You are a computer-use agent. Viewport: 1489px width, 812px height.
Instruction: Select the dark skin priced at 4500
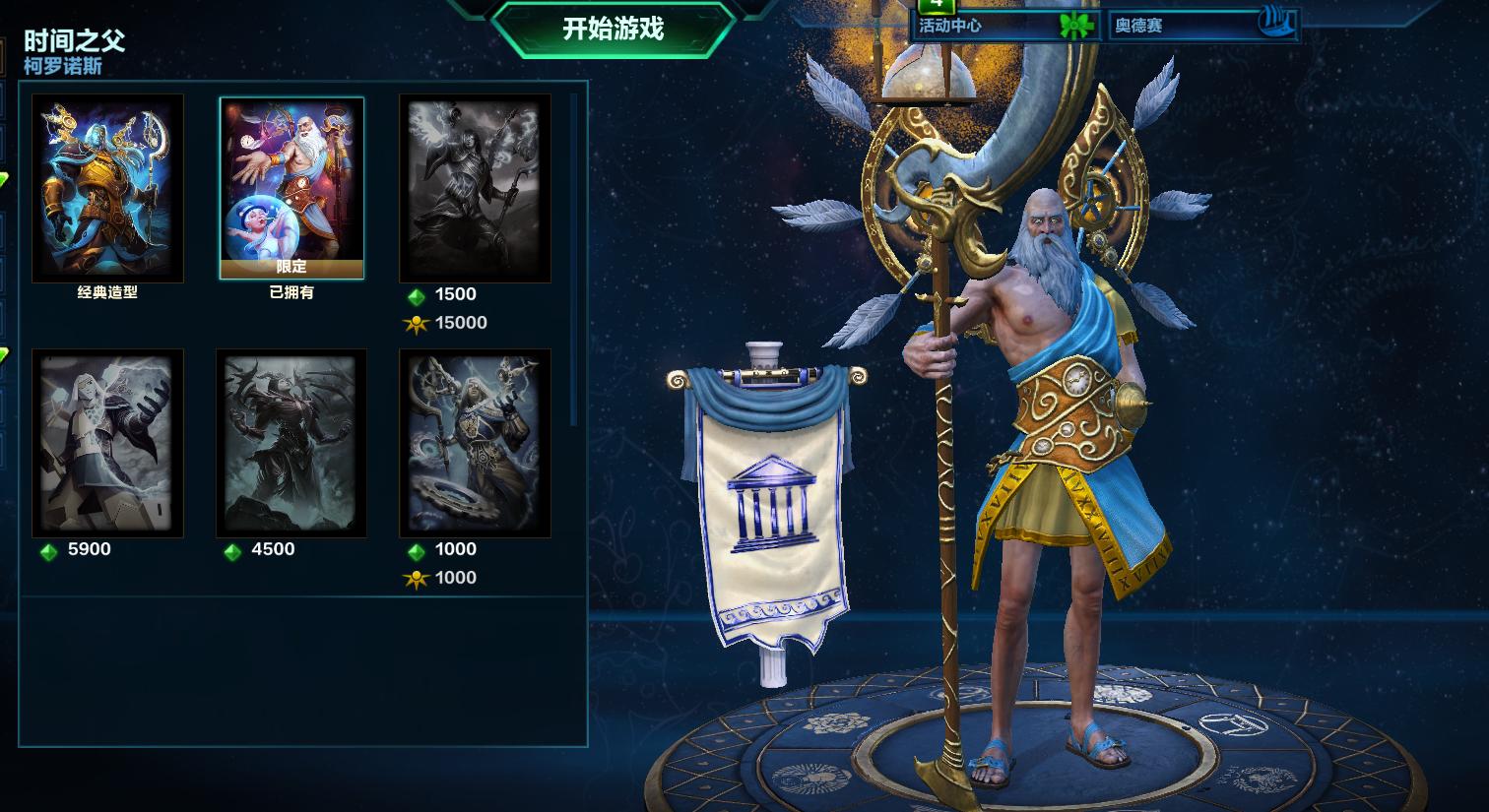(291, 443)
